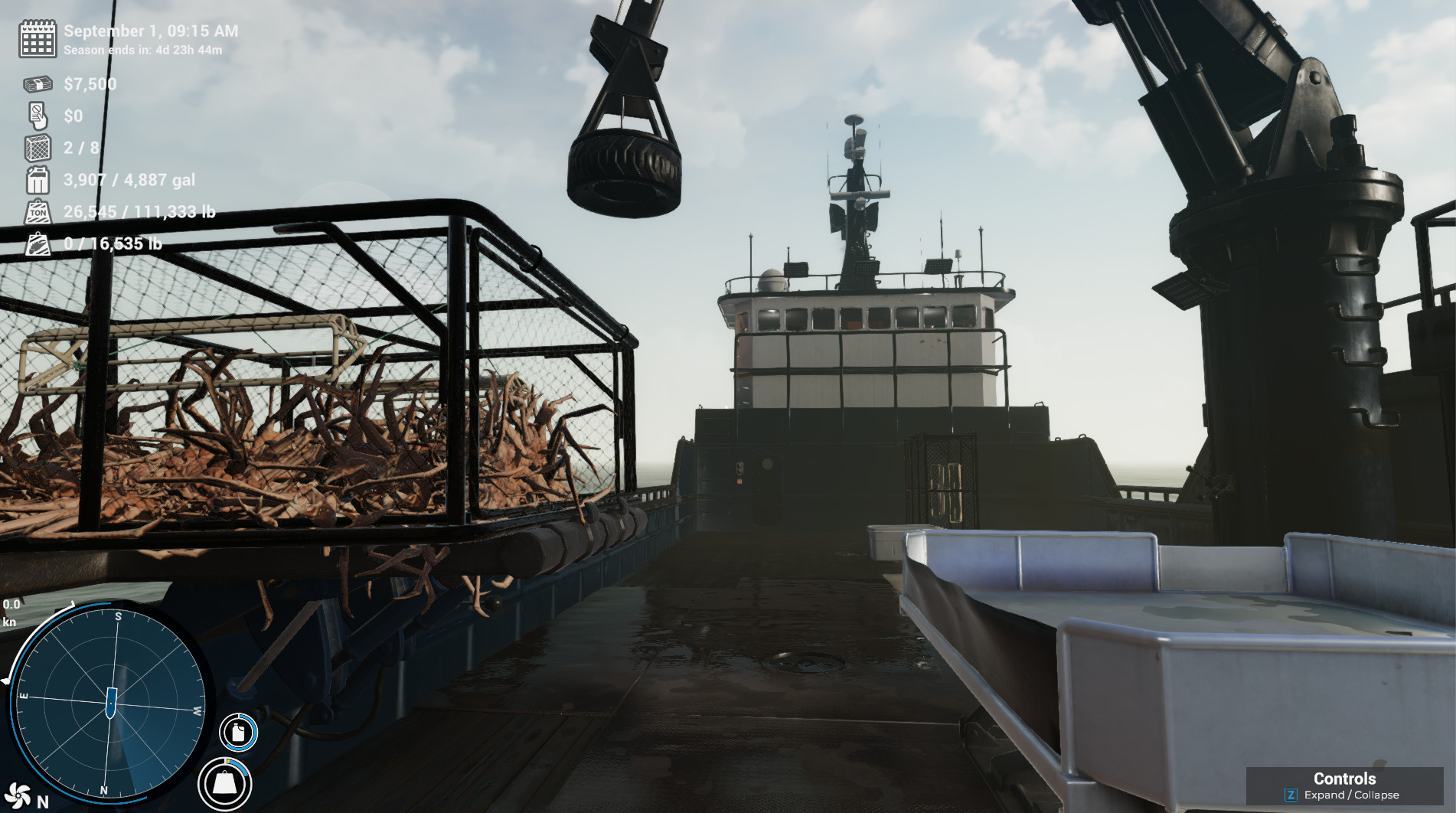The height and width of the screenshot is (813, 1456).
Task: Open the September 1, 09:15 AM date display
Action: [x=150, y=31]
